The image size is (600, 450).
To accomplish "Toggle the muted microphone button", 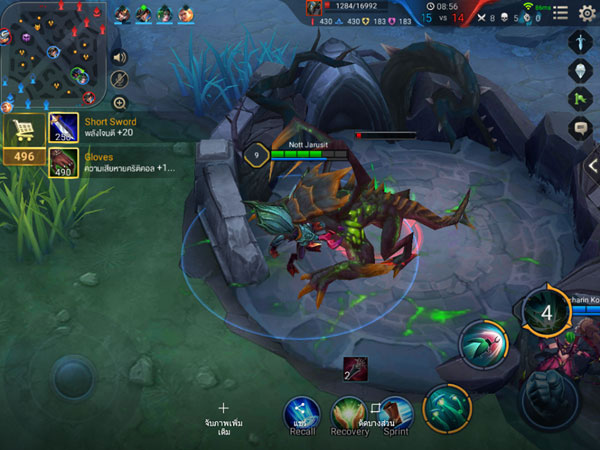I will (x=120, y=80).
